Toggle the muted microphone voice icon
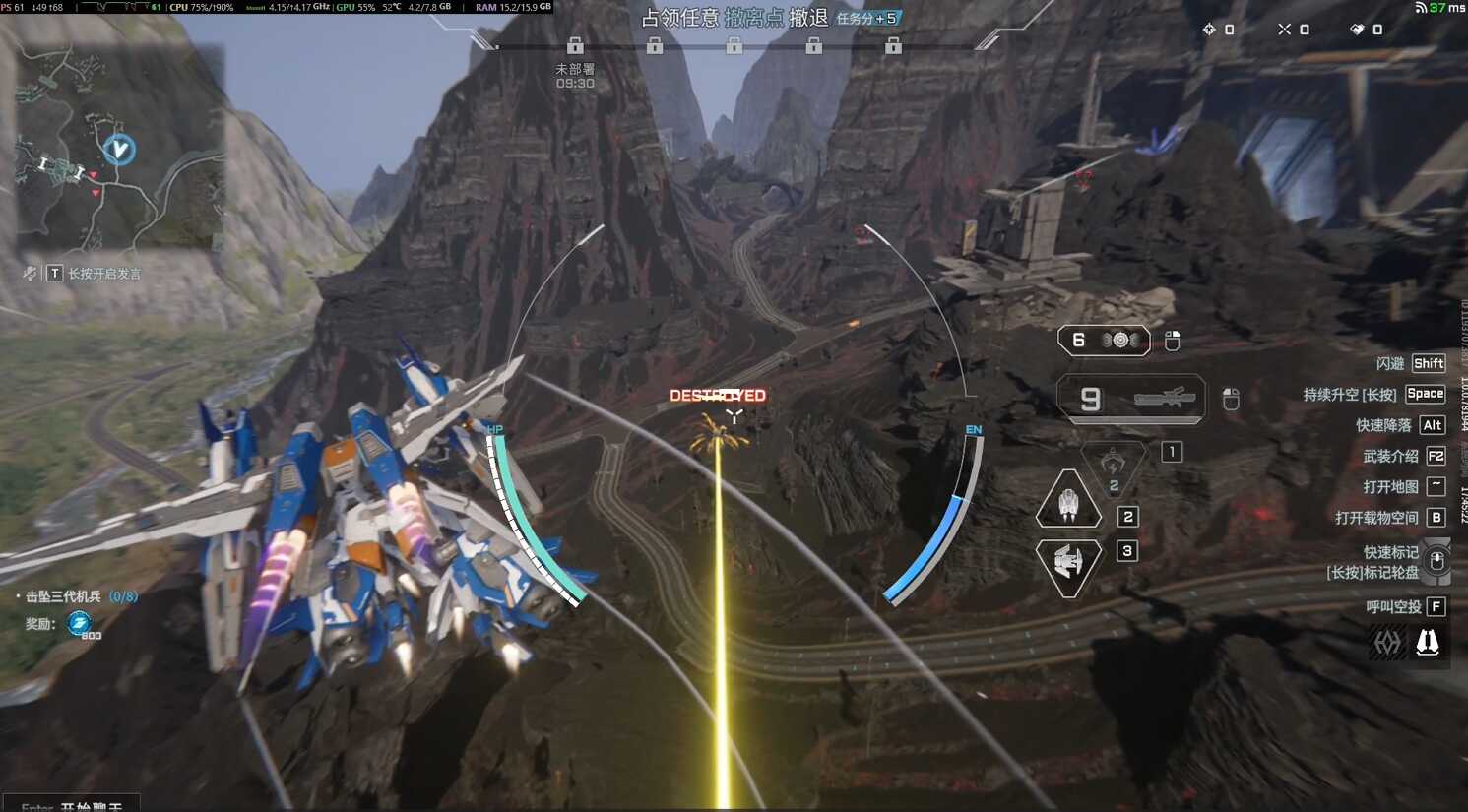This screenshot has height=812, width=1468. 30,274
